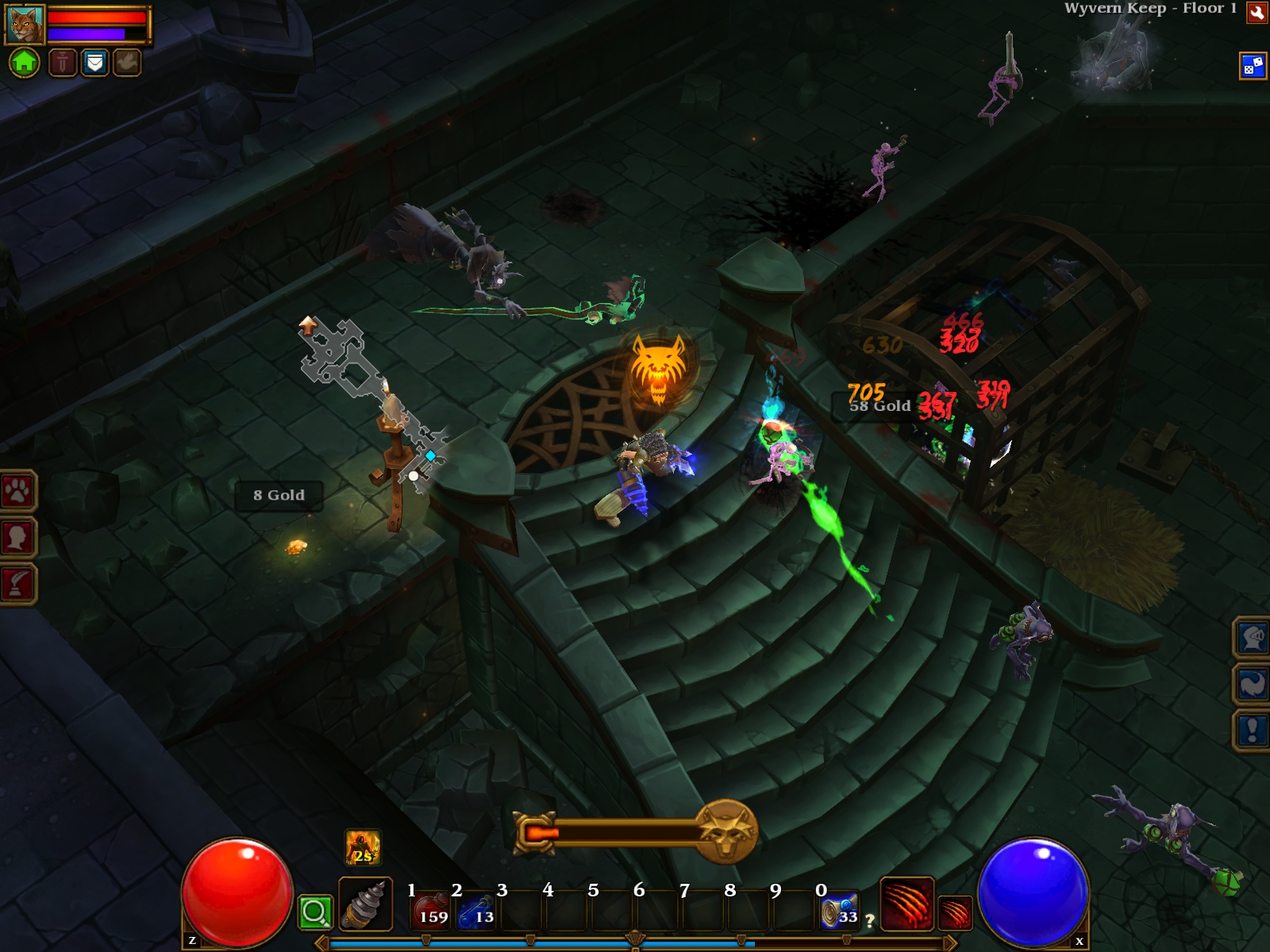Select the pet defensive shield stance
Viewport: 1270px width, 952px height.
click(x=94, y=62)
